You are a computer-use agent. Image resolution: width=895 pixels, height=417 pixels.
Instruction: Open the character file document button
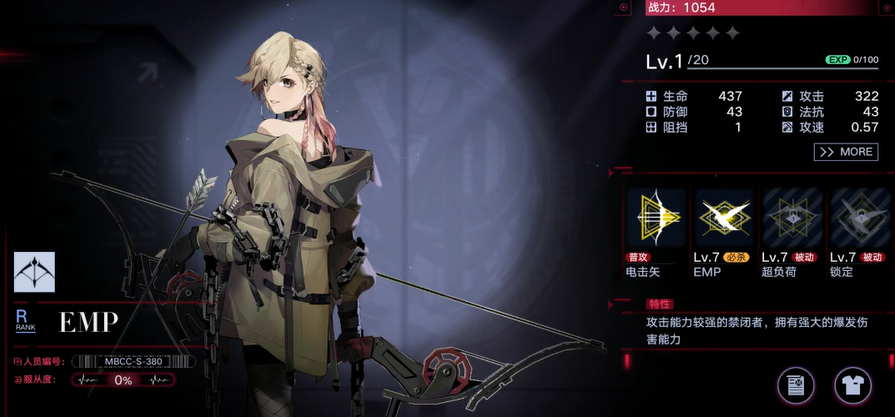(796, 384)
